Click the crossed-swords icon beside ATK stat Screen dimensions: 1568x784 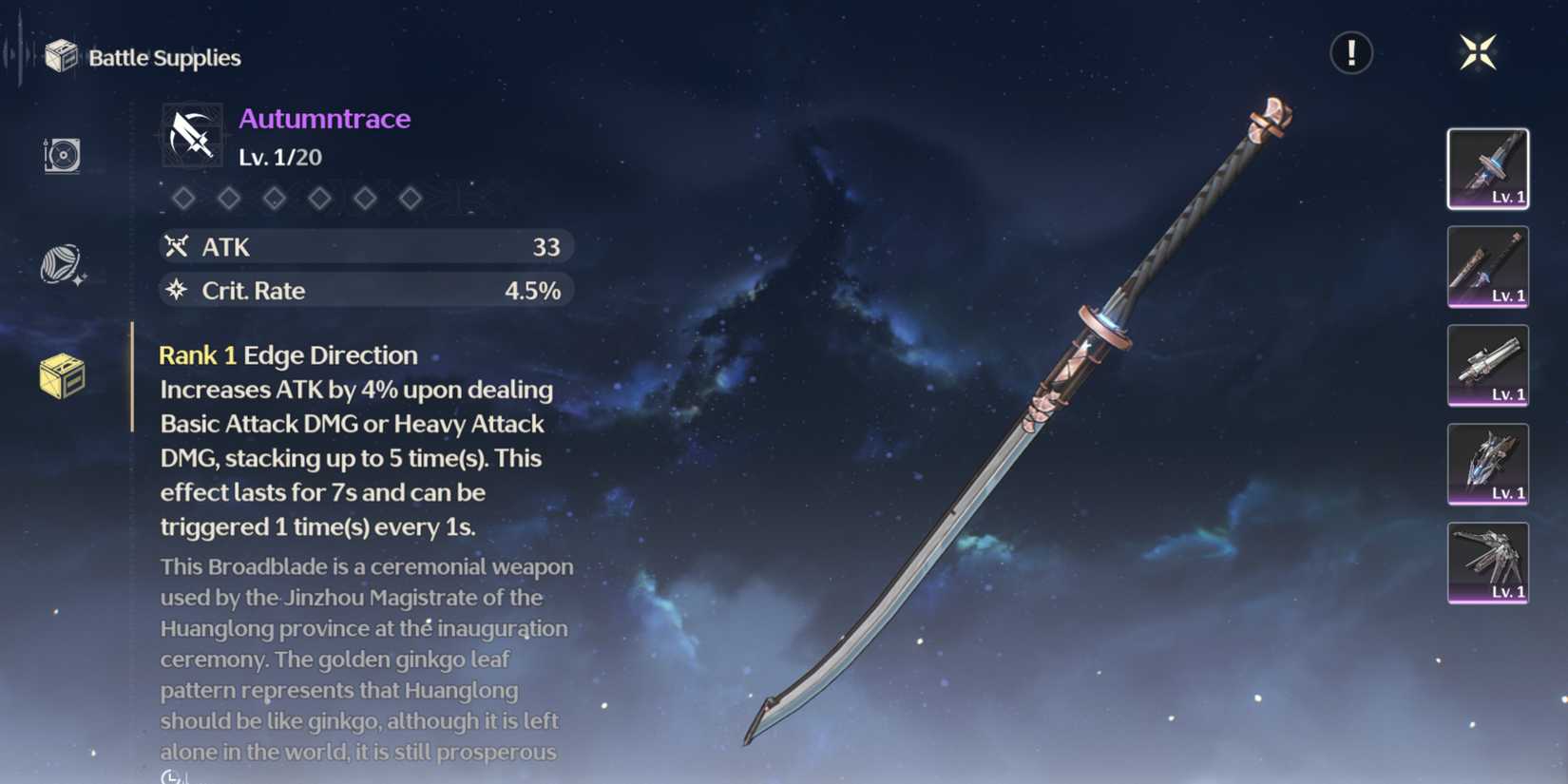tap(176, 246)
